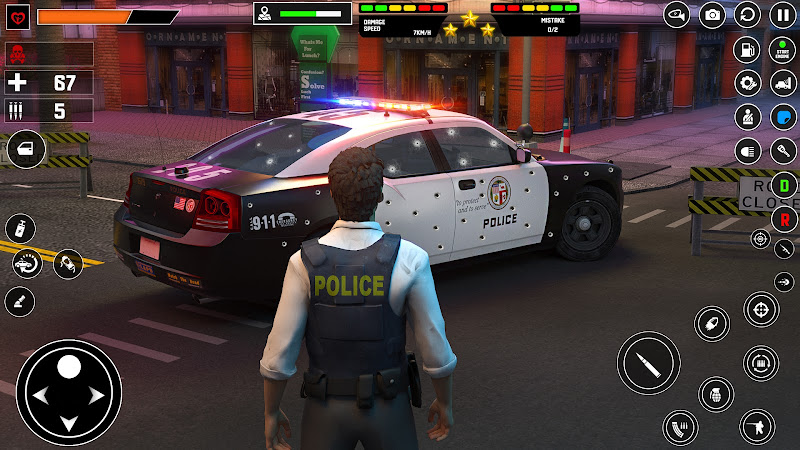Image resolution: width=800 pixels, height=450 pixels.
Task: Aim using the large crosshair button
Action: [x=762, y=309]
